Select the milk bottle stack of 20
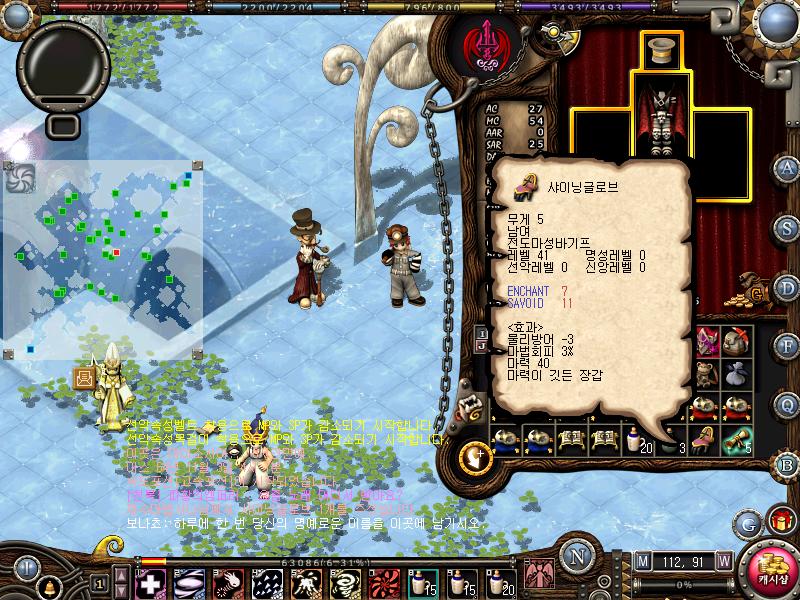 [637, 438]
